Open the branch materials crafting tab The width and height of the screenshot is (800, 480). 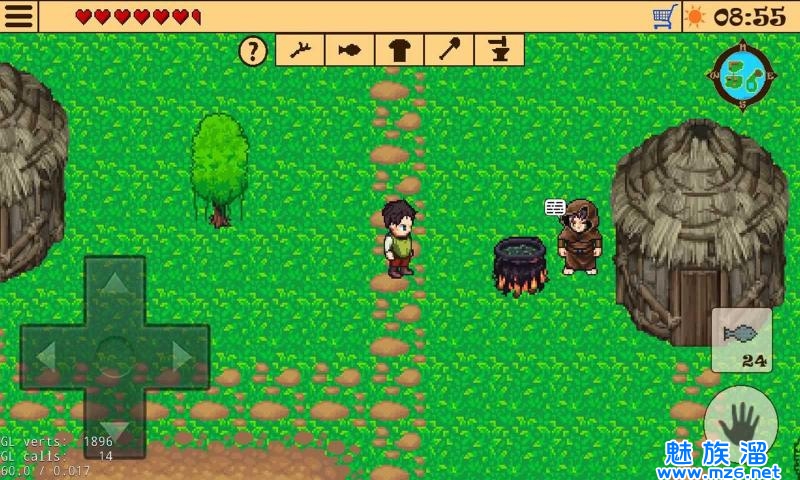[x=300, y=50]
